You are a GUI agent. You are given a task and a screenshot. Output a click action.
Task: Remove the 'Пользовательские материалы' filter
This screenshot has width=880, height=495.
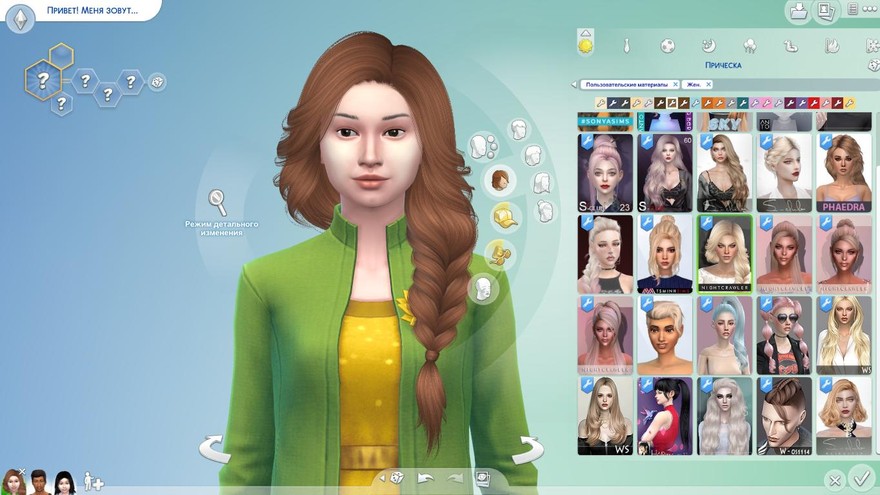tap(675, 85)
